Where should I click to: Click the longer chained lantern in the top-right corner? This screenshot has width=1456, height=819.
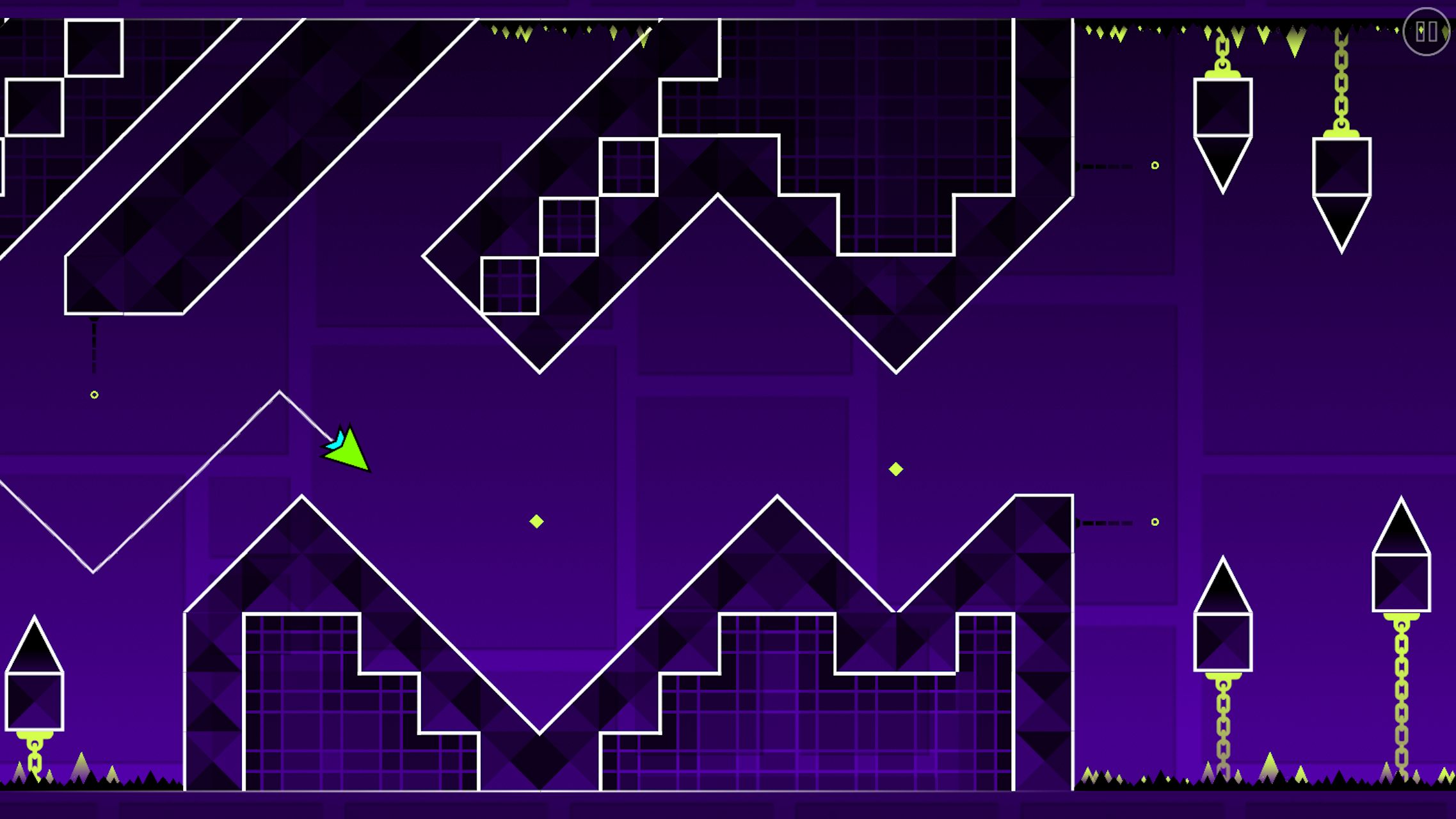[1341, 179]
